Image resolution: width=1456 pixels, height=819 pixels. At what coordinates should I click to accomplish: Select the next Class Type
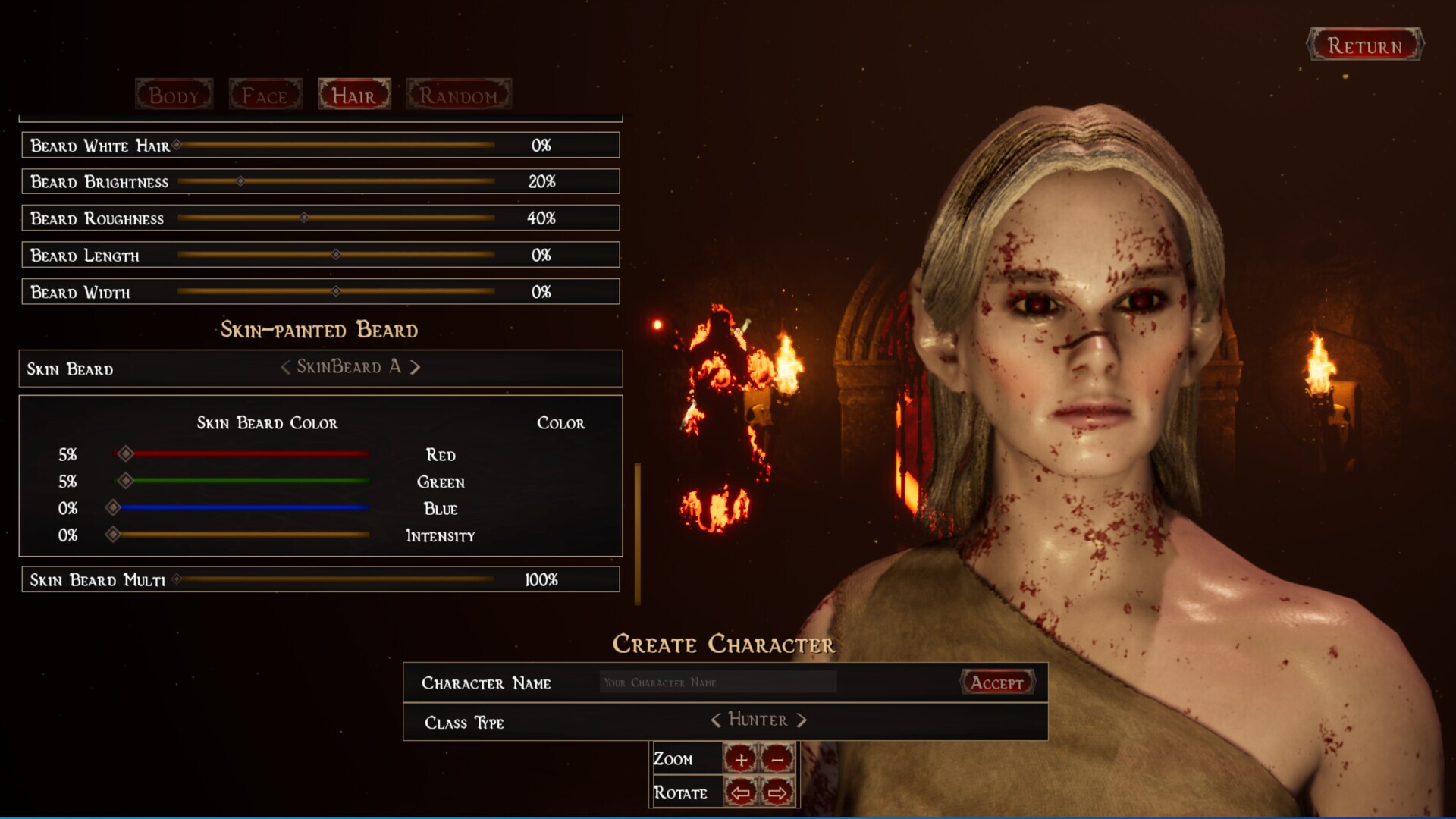[x=802, y=720]
